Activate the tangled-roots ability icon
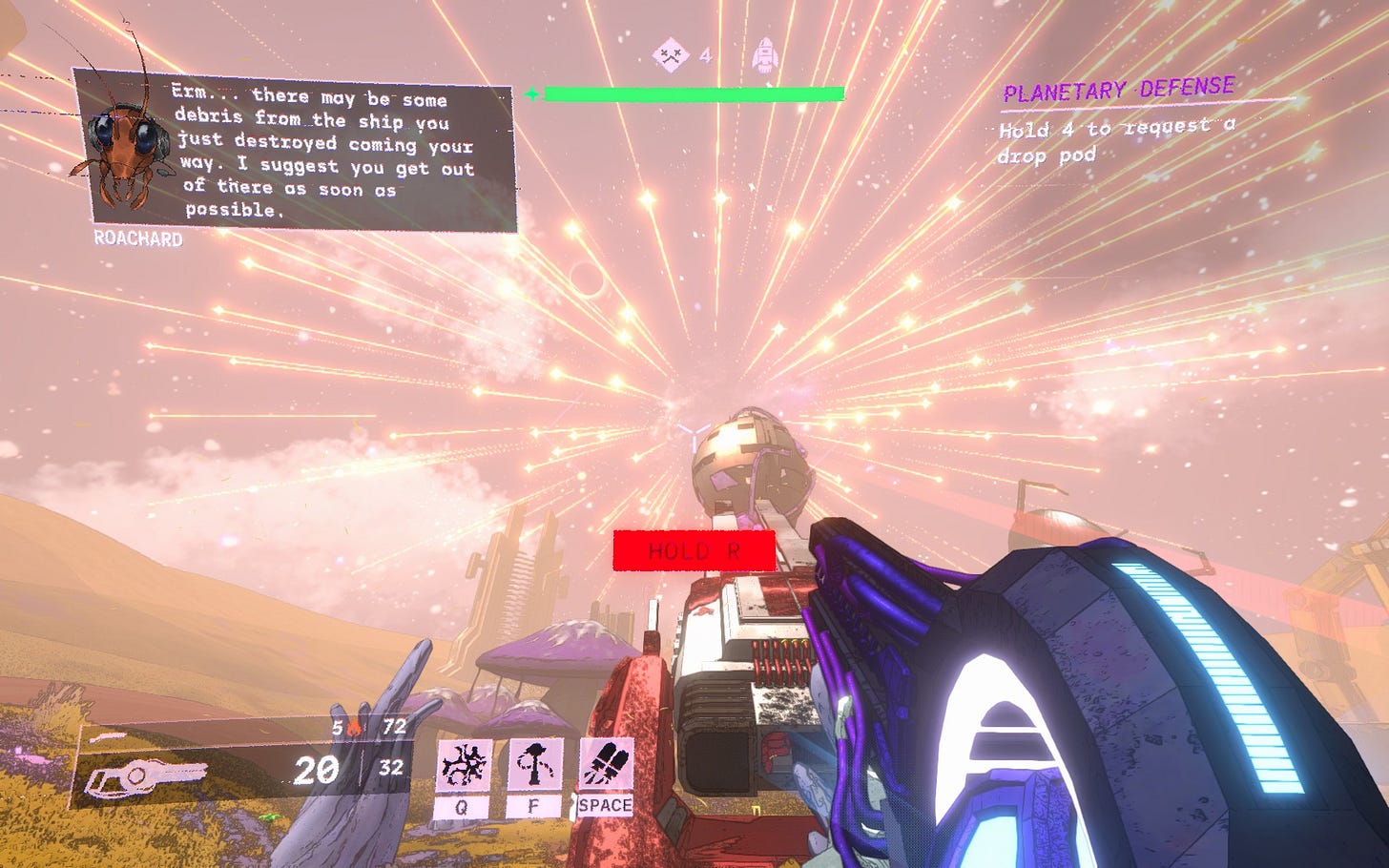 (465, 766)
